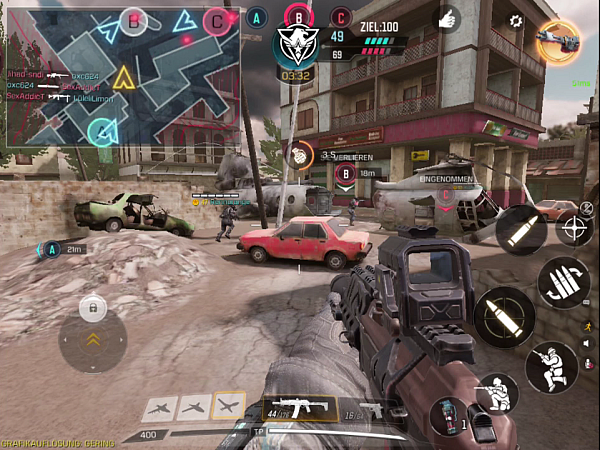Tap the thumbs-up emote button
Viewport: 600px width, 450px height.
pyautogui.click(x=447, y=18)
